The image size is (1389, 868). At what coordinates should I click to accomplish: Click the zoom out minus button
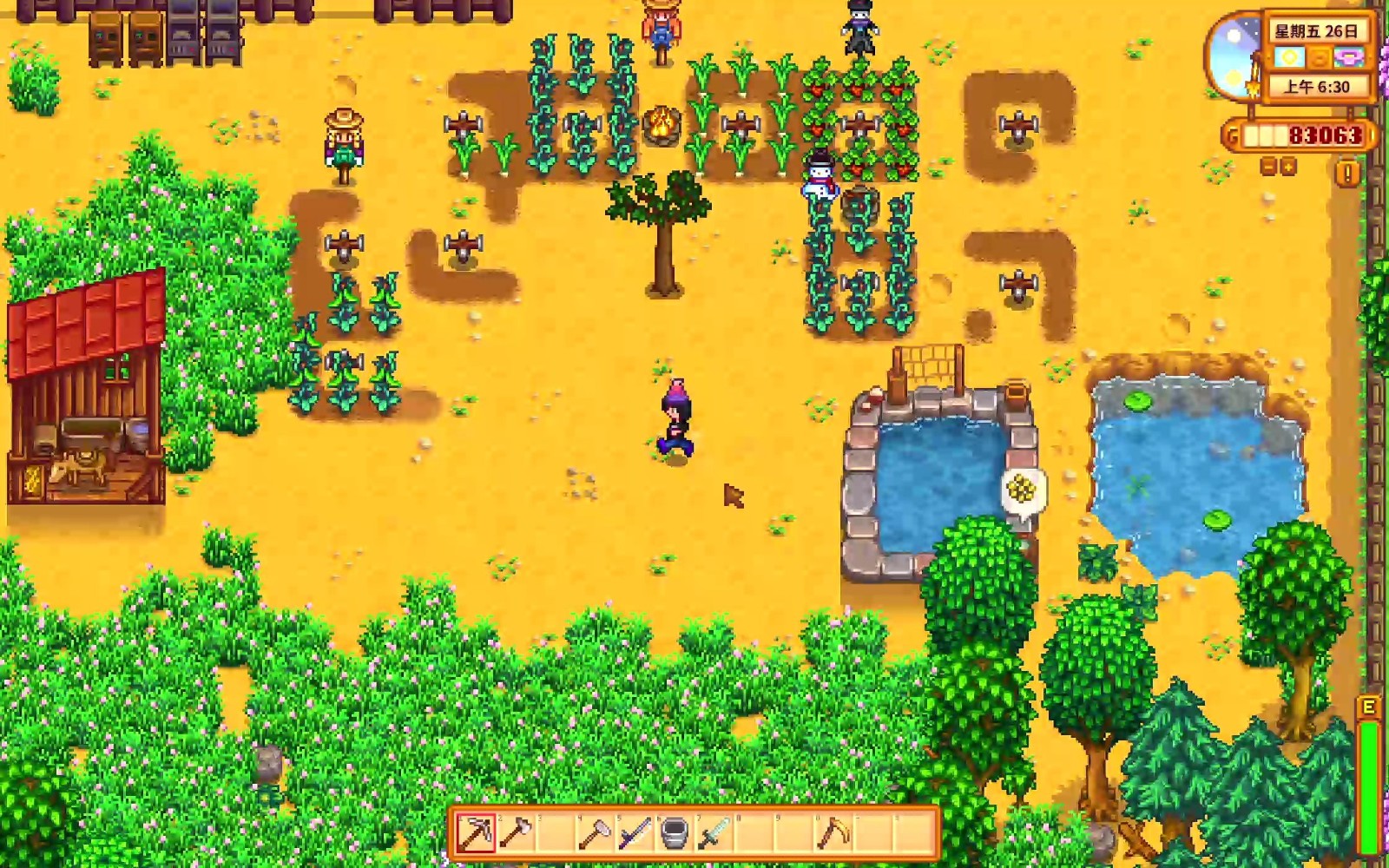point(1268,167)
